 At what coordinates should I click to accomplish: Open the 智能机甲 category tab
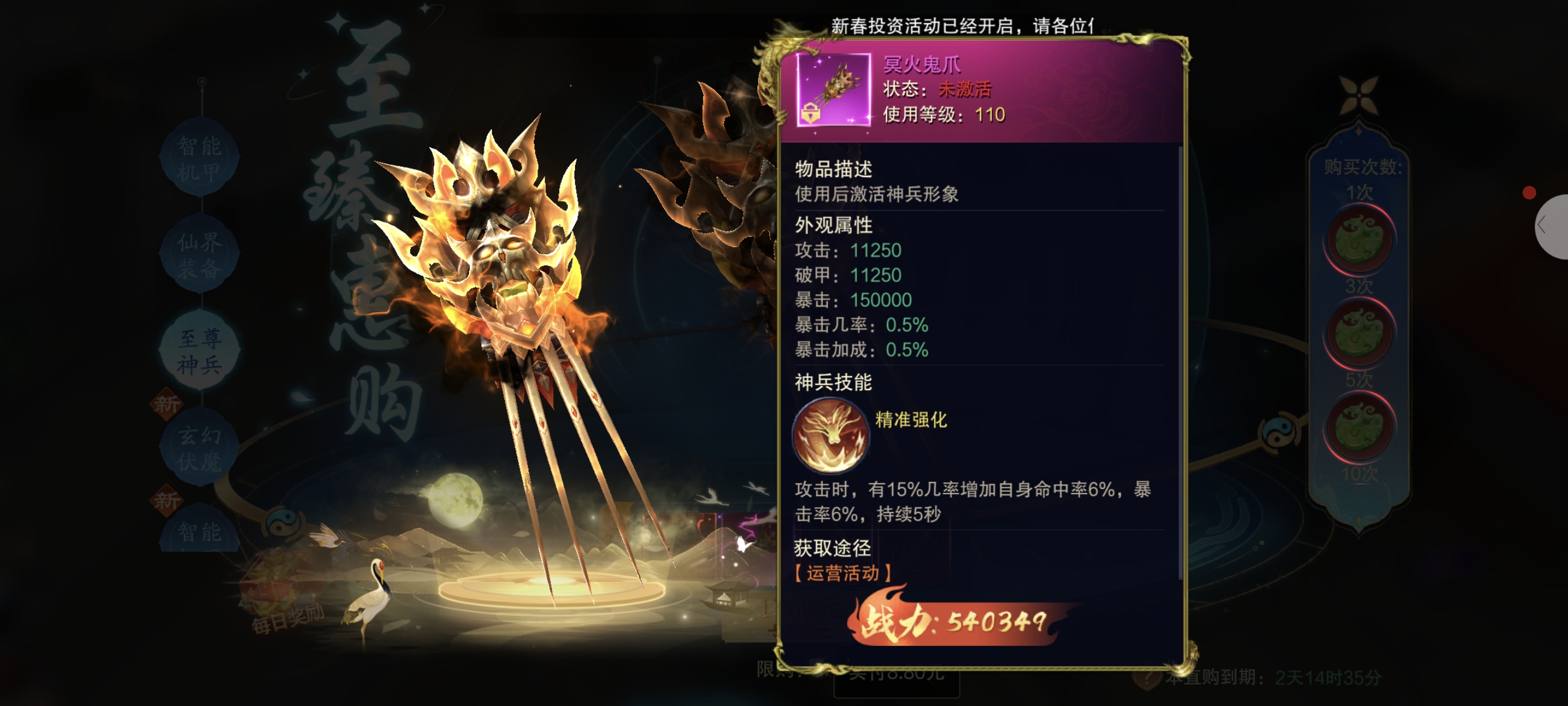click(x=200, y=158)
